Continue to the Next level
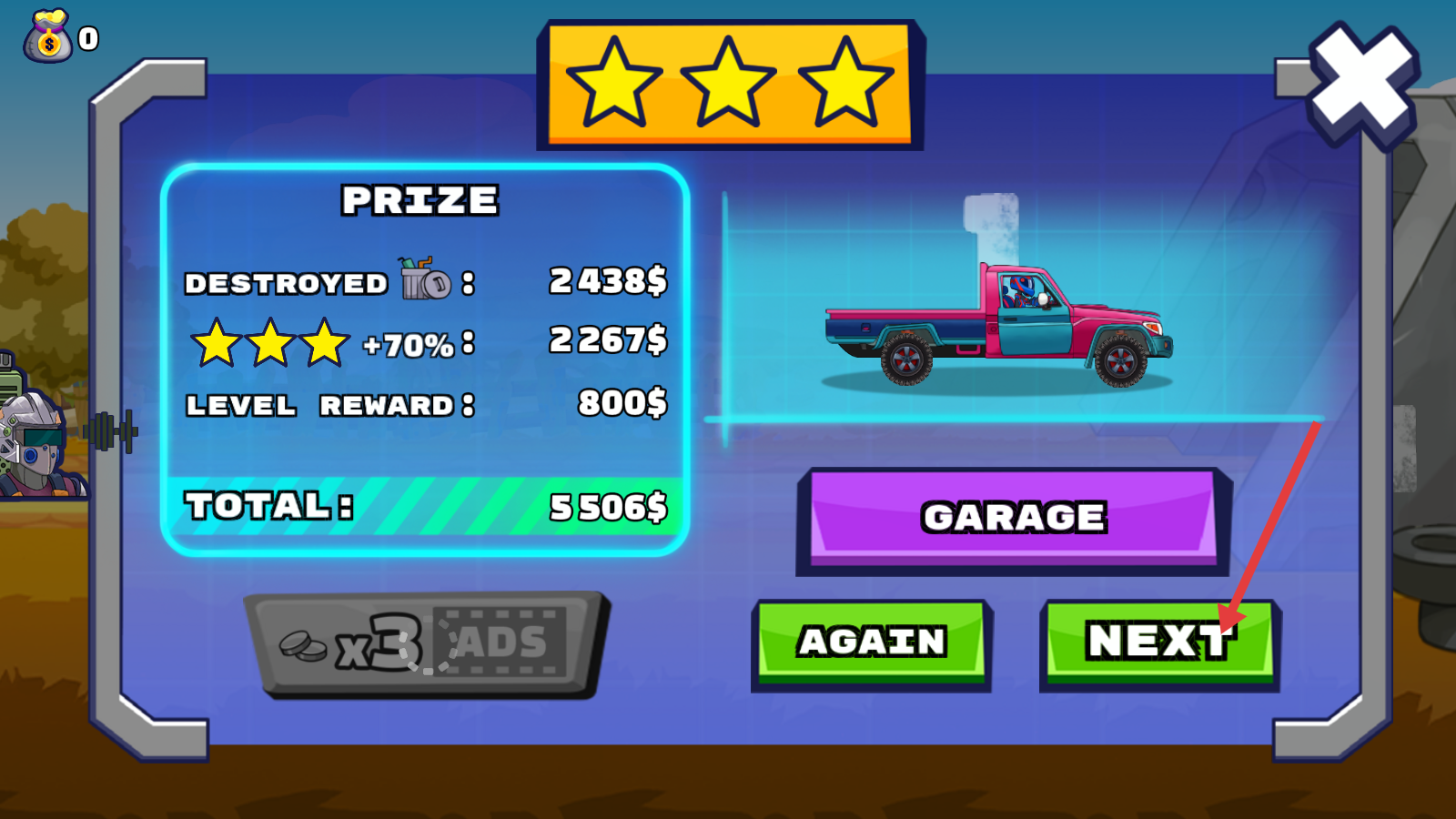1456x819 pixels. [1158, 642]
